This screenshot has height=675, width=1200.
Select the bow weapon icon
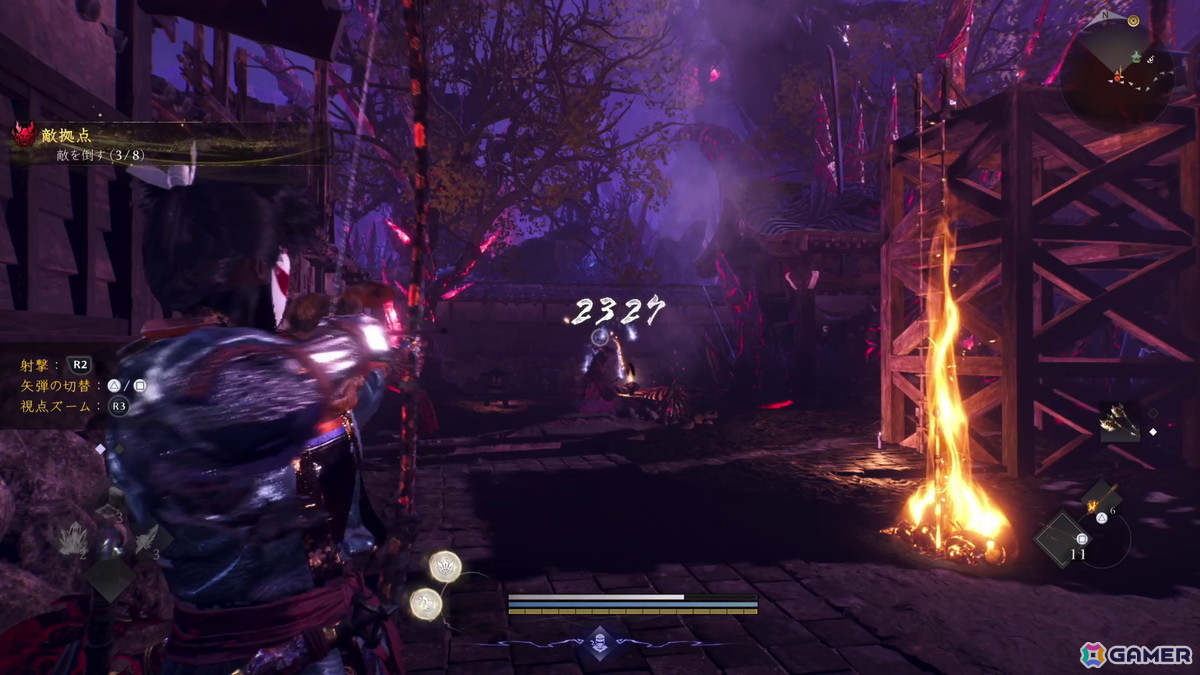pos(1119,421)
